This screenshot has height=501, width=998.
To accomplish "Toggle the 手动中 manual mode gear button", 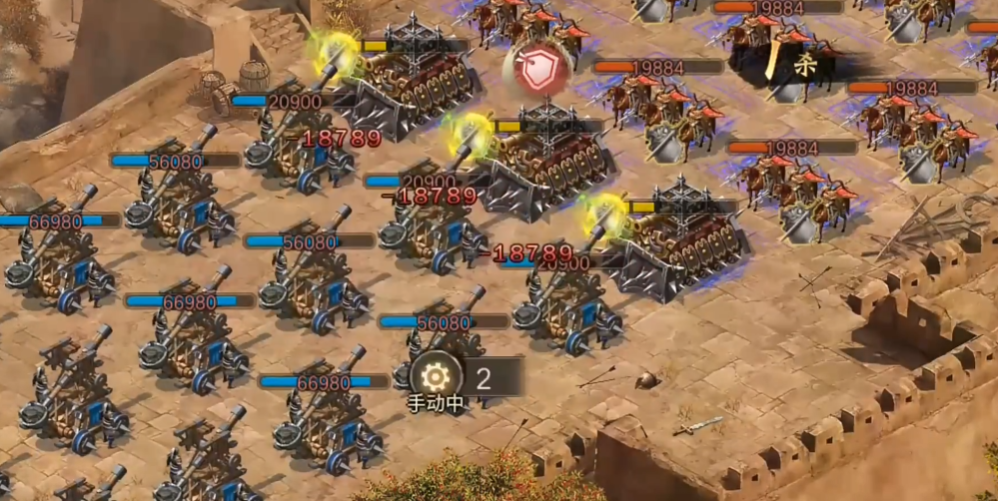I will click(435, 377).
